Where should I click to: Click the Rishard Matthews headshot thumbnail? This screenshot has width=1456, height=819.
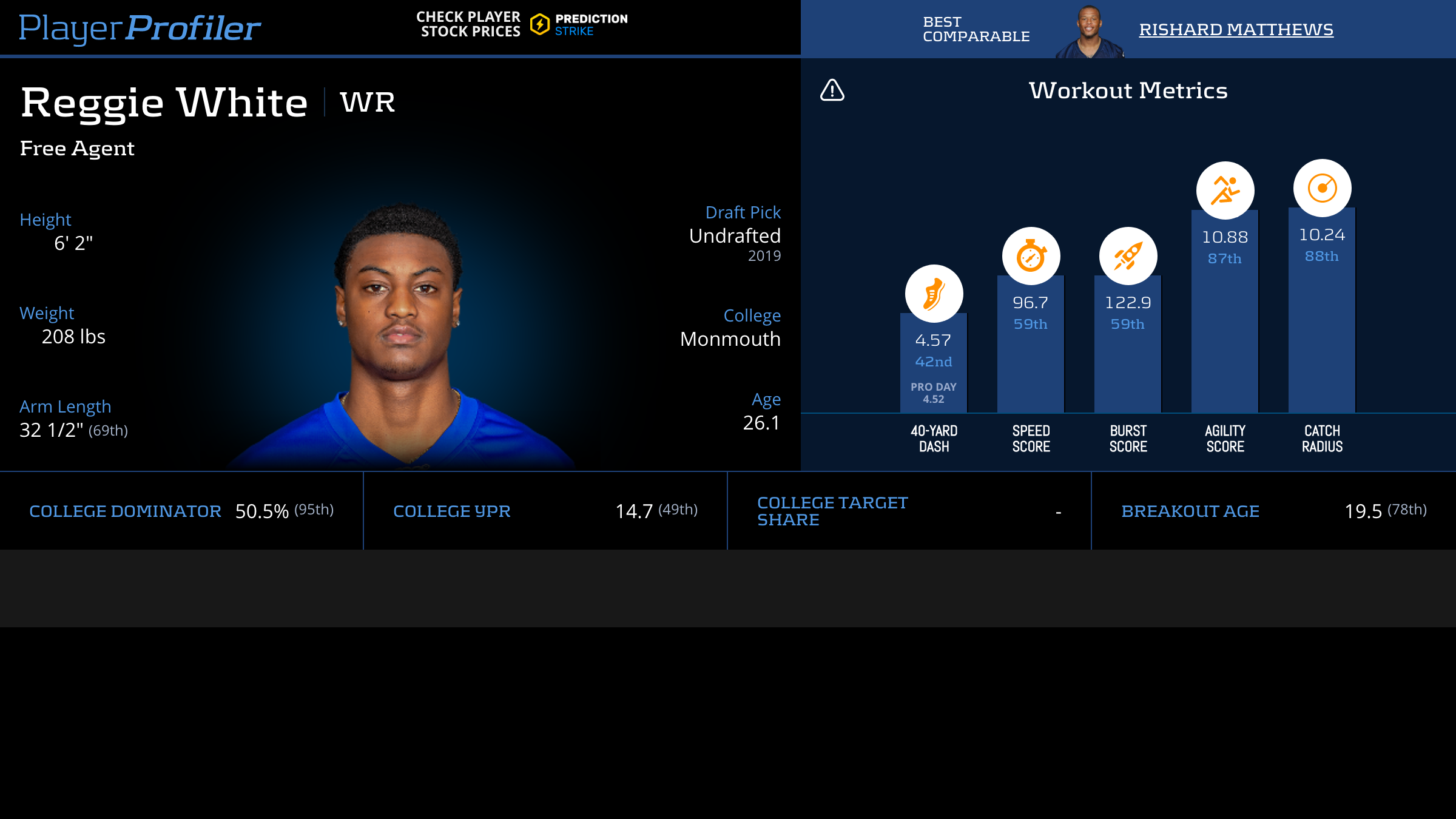pyautogui.click(x=1090, y=32)
